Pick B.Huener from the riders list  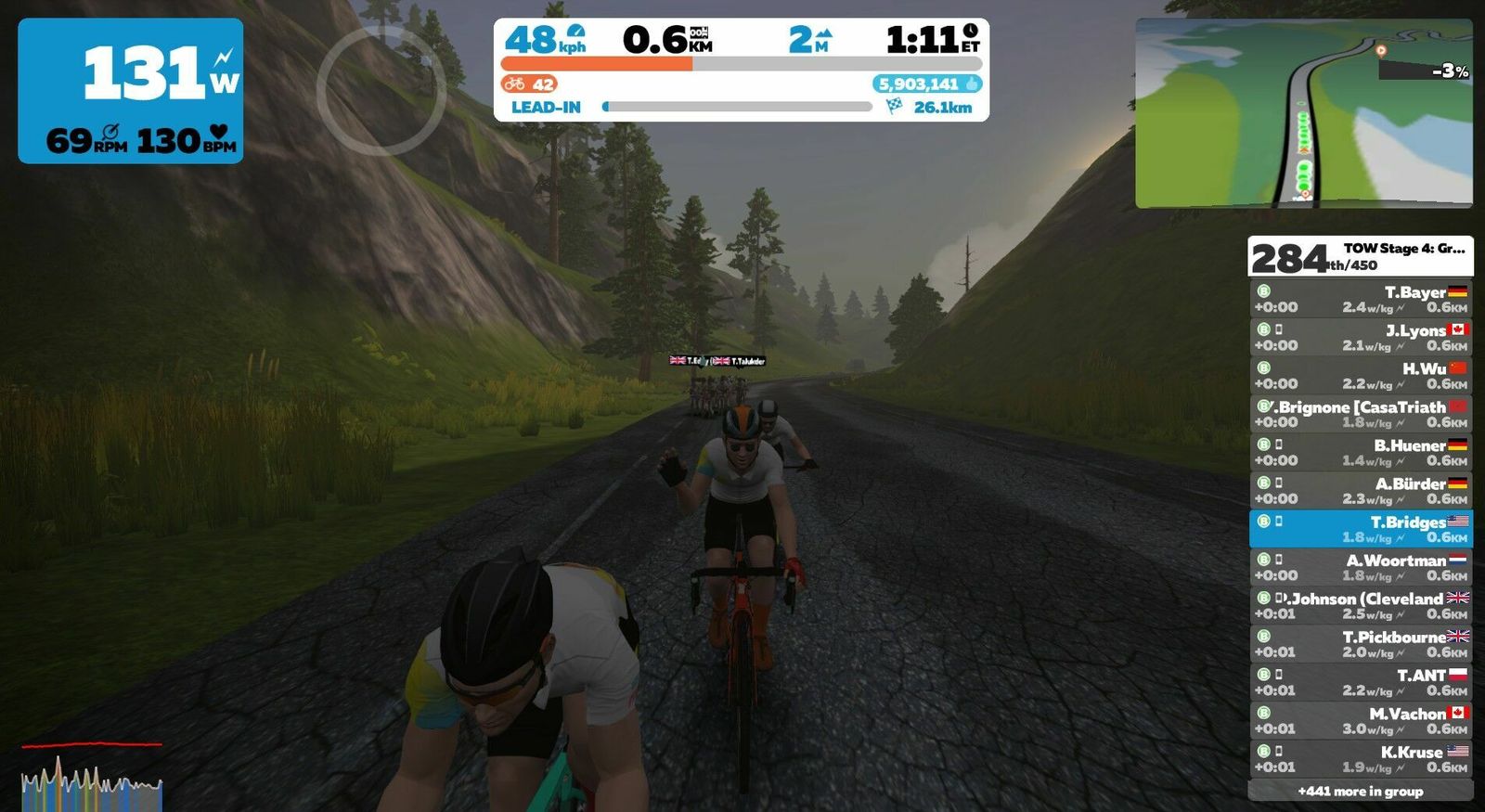click(x=1360, y=452)
